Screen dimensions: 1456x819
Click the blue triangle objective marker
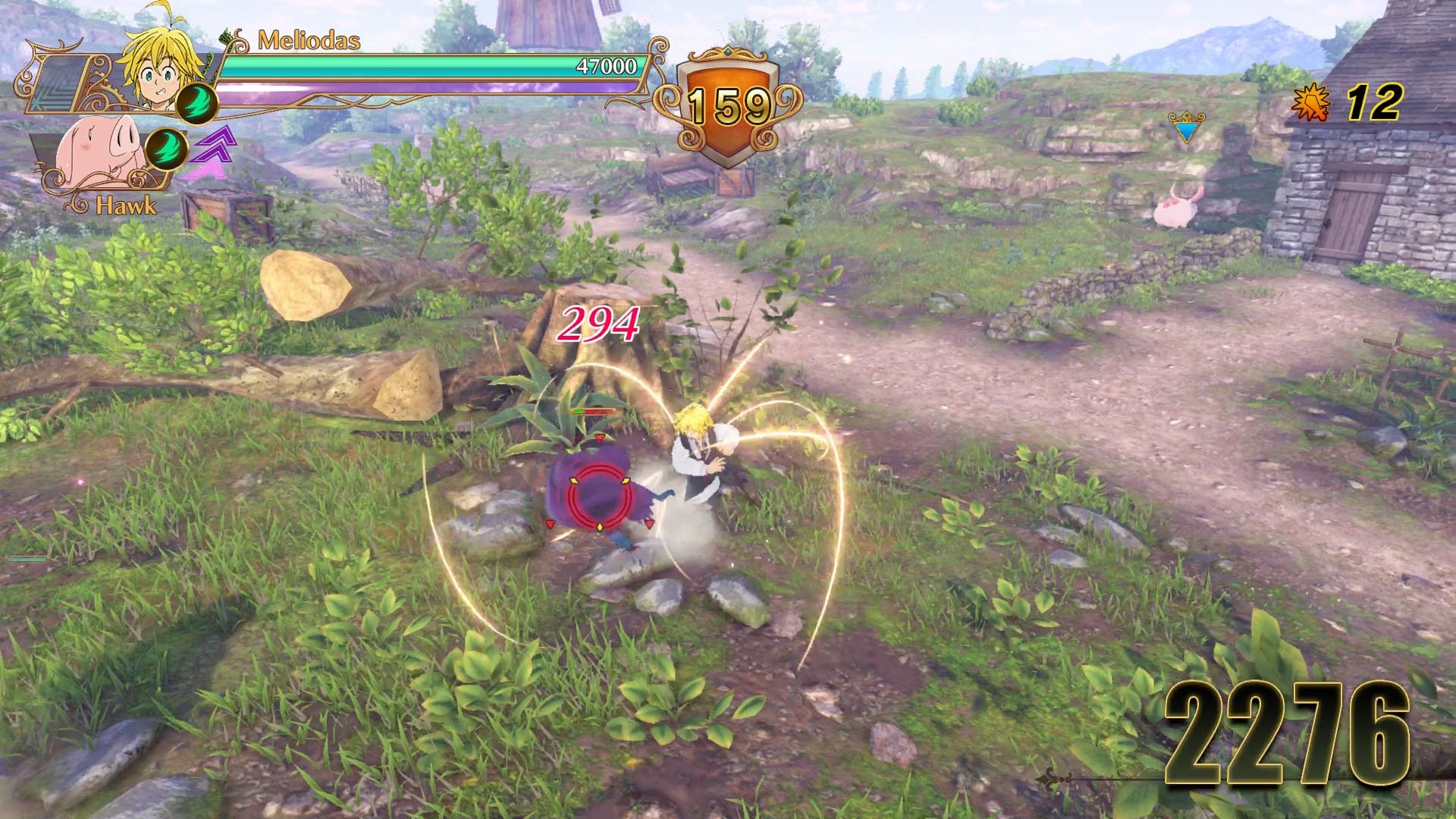pyautogui.click(x=1185, y=129)
